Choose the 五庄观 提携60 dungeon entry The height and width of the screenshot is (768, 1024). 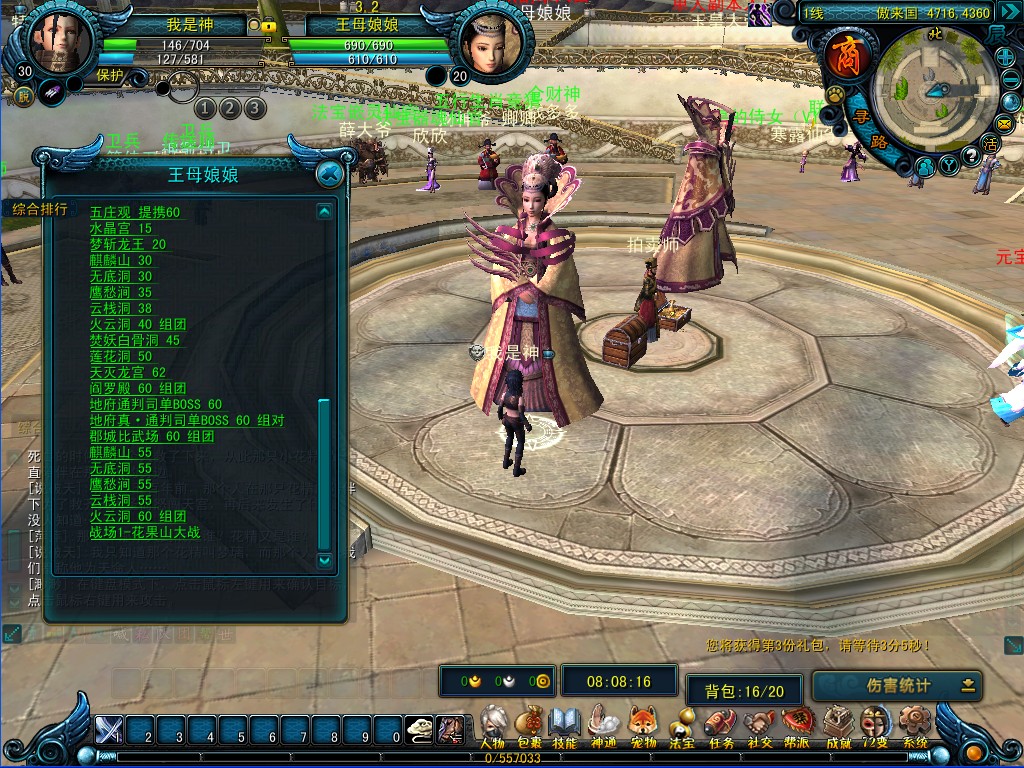click(x=135, y=212)
